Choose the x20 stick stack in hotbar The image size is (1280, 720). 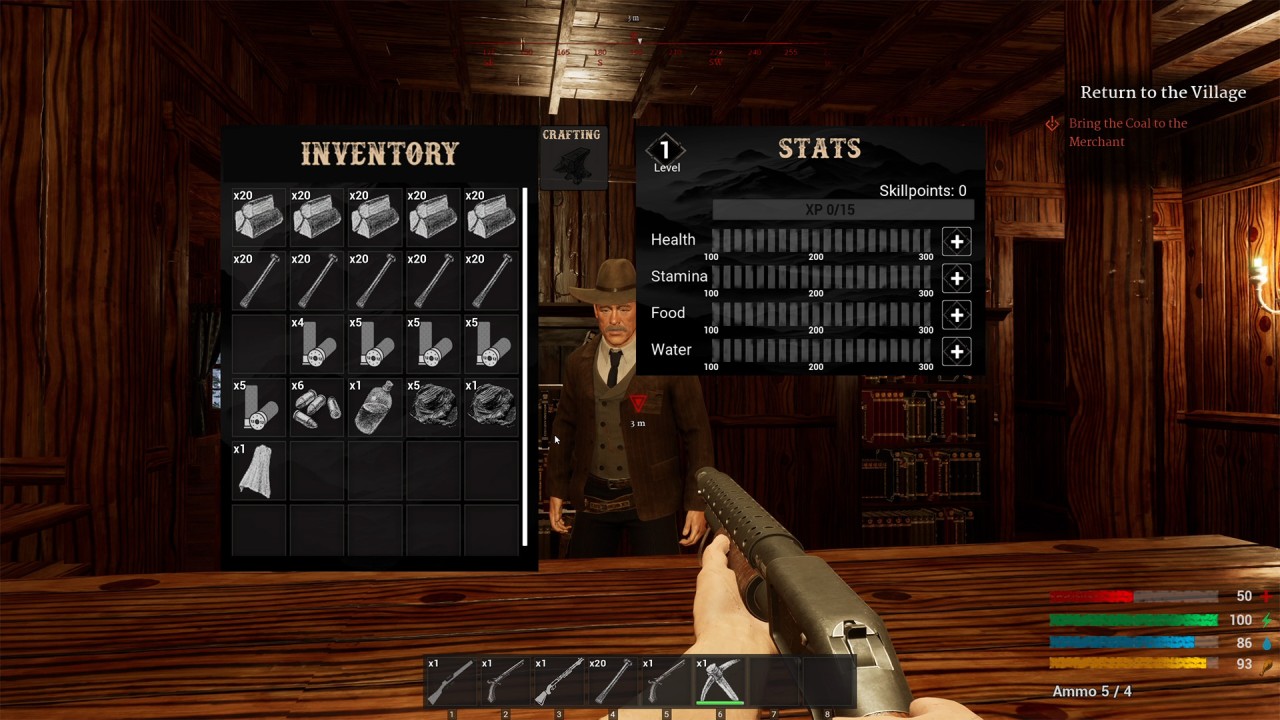tap(612, 682)
